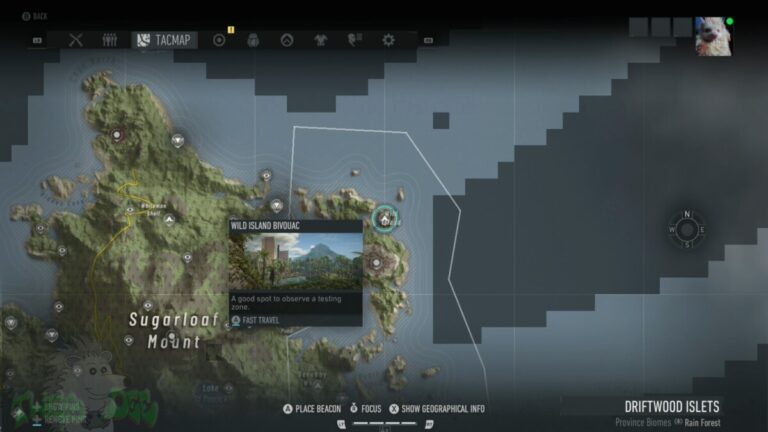Click the Wild Island Bivouac preview image
The height and width of the screenshot is (432, 768).
(295, 261)
